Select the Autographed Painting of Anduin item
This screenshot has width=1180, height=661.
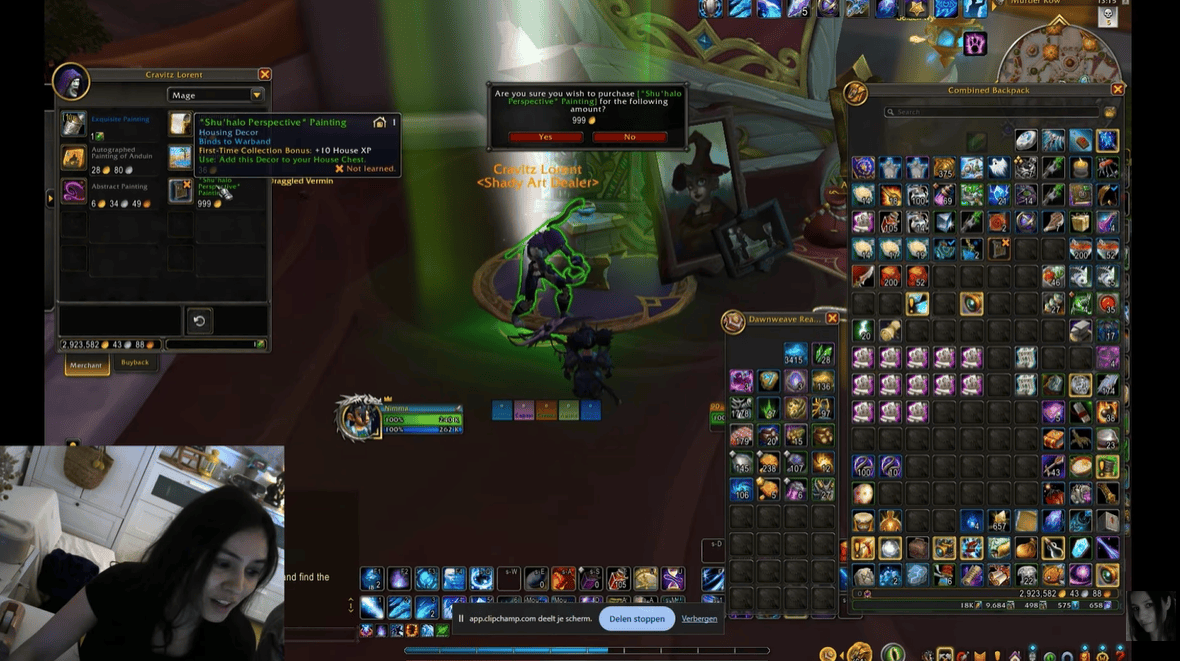point(74,157)
